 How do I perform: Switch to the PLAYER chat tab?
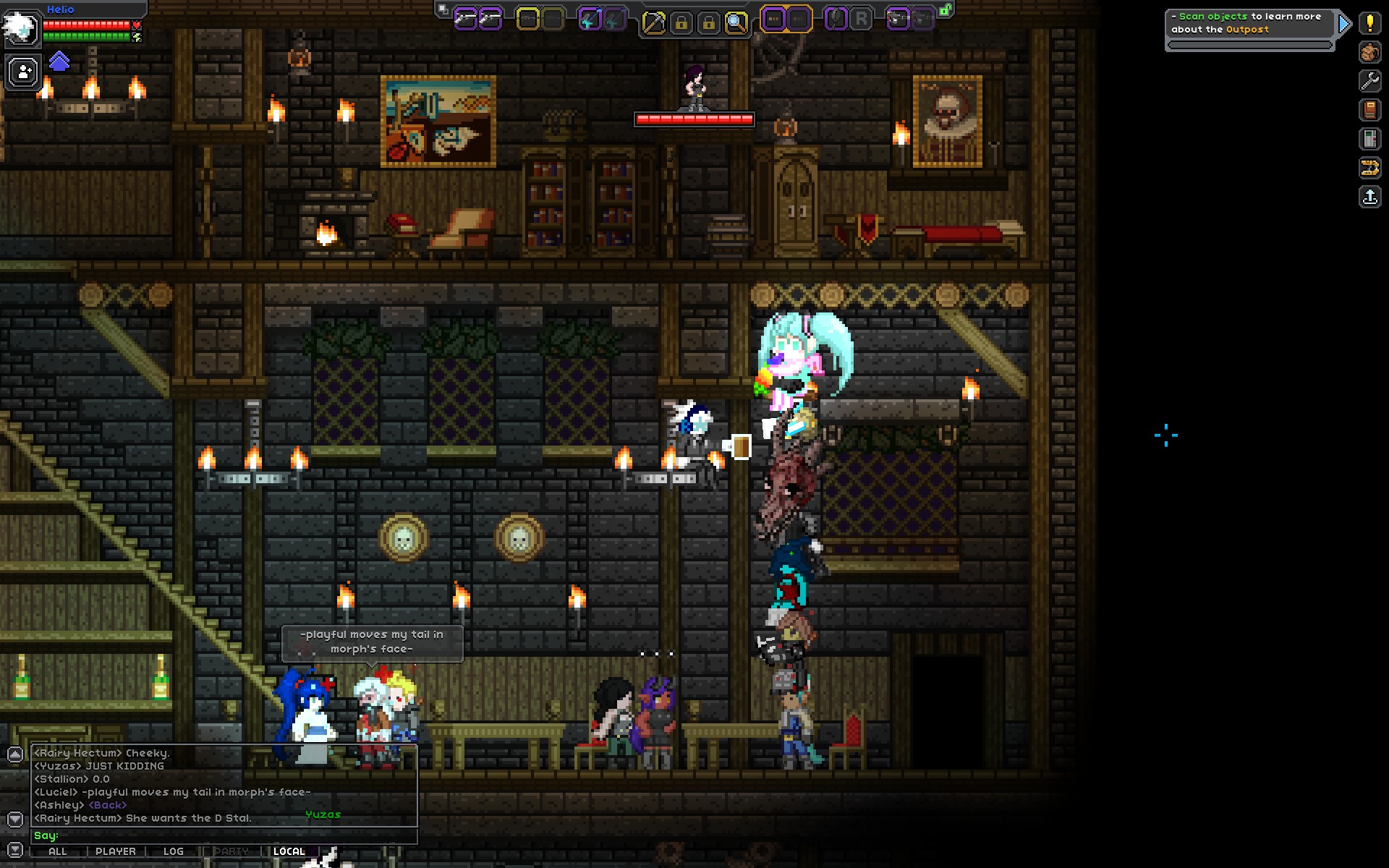coord(116,851)
